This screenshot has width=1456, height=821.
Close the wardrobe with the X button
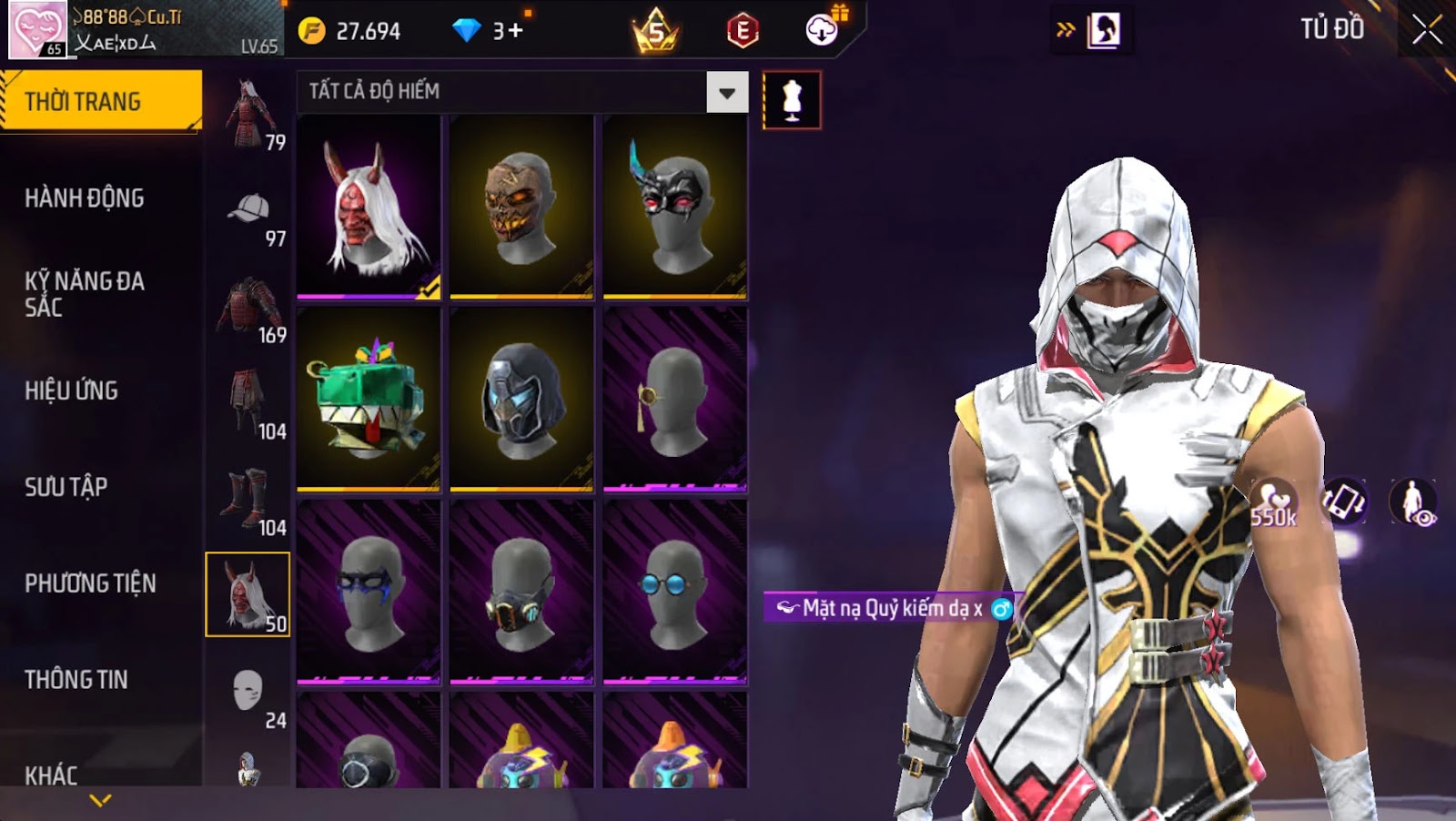click(x=1426, y=30)
